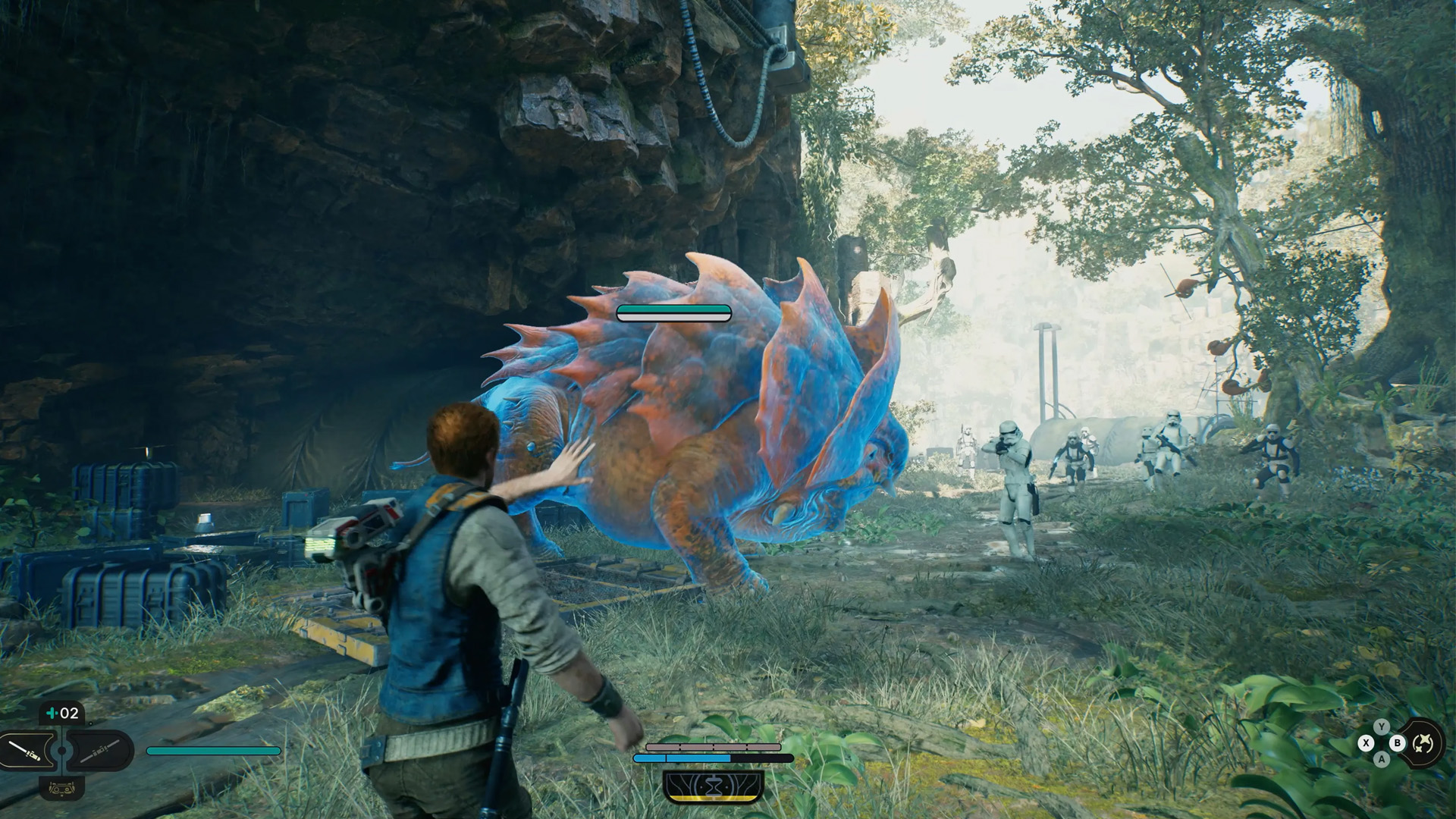Activate the BD-1 droid icon

(x=62, y=789)
